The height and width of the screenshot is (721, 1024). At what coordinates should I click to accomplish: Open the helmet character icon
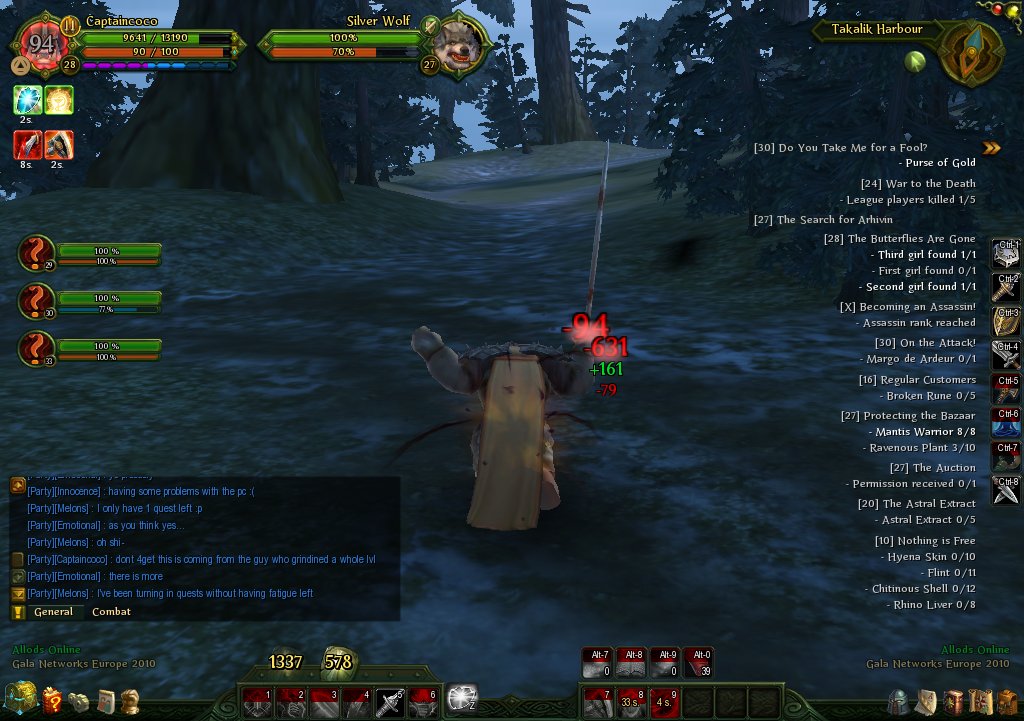click(x=899, y=700)
